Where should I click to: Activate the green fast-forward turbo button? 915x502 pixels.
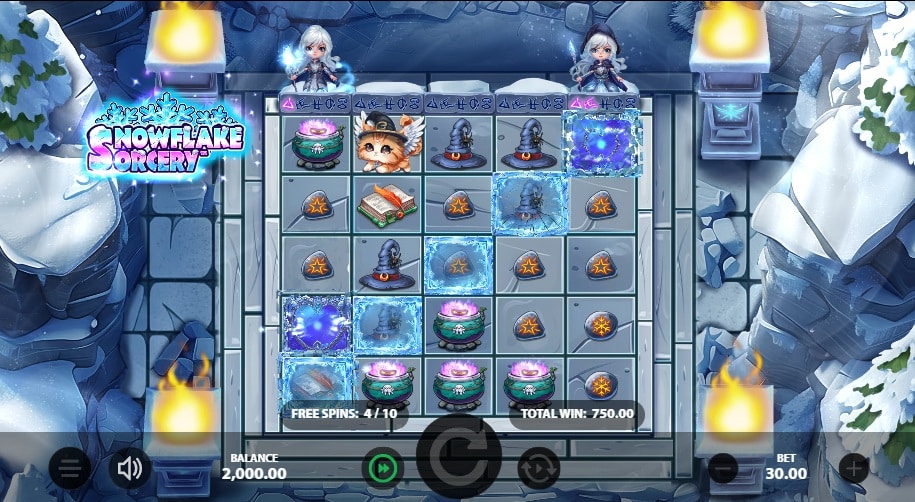click(x=381, y=467)
